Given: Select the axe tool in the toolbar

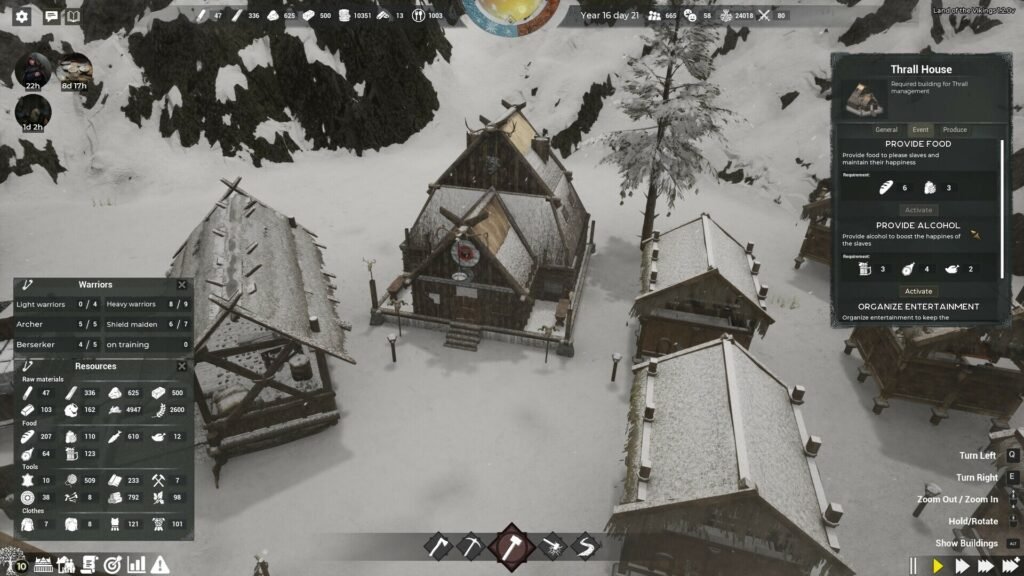Looking at the screenshot, I should tap(437, 547).
